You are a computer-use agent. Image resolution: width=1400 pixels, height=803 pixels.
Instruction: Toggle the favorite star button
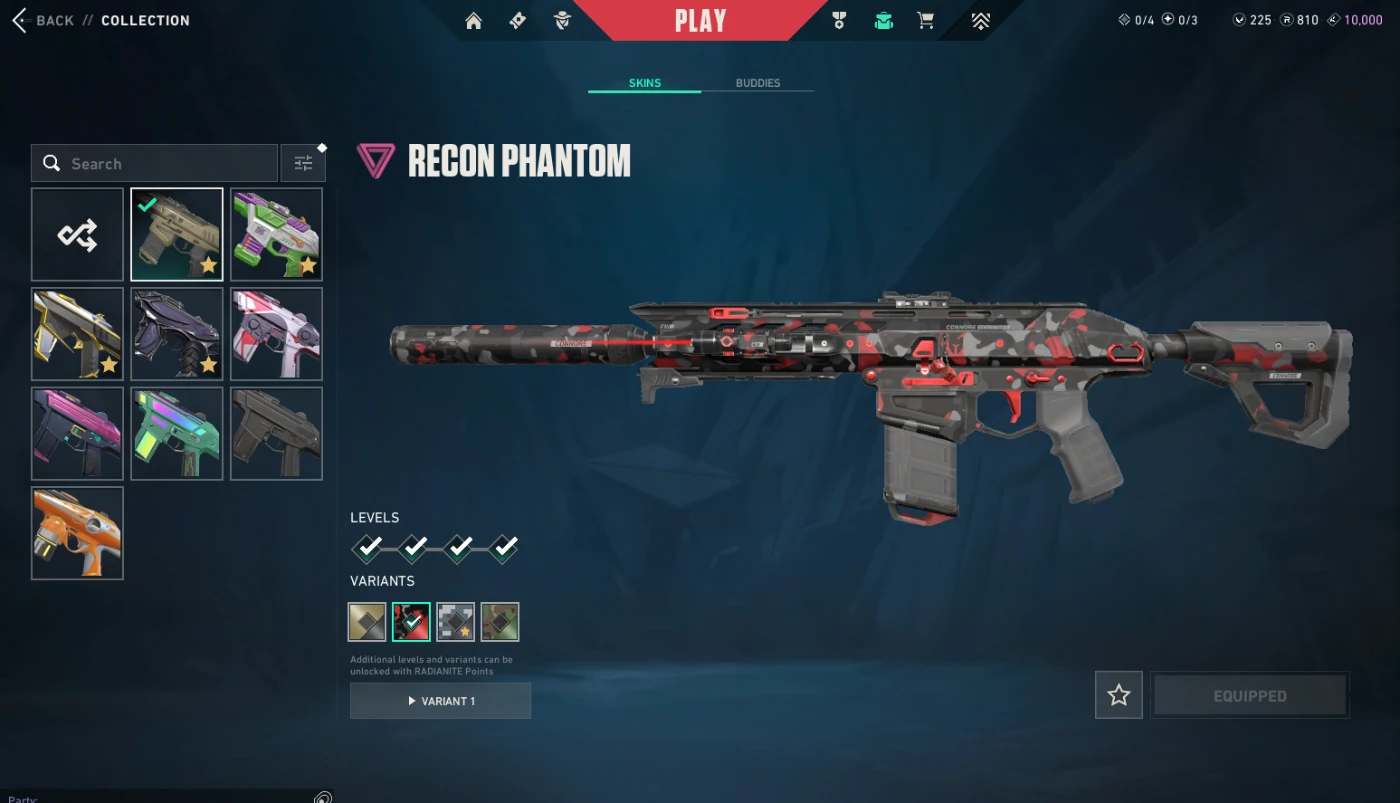click(1119, 695)
